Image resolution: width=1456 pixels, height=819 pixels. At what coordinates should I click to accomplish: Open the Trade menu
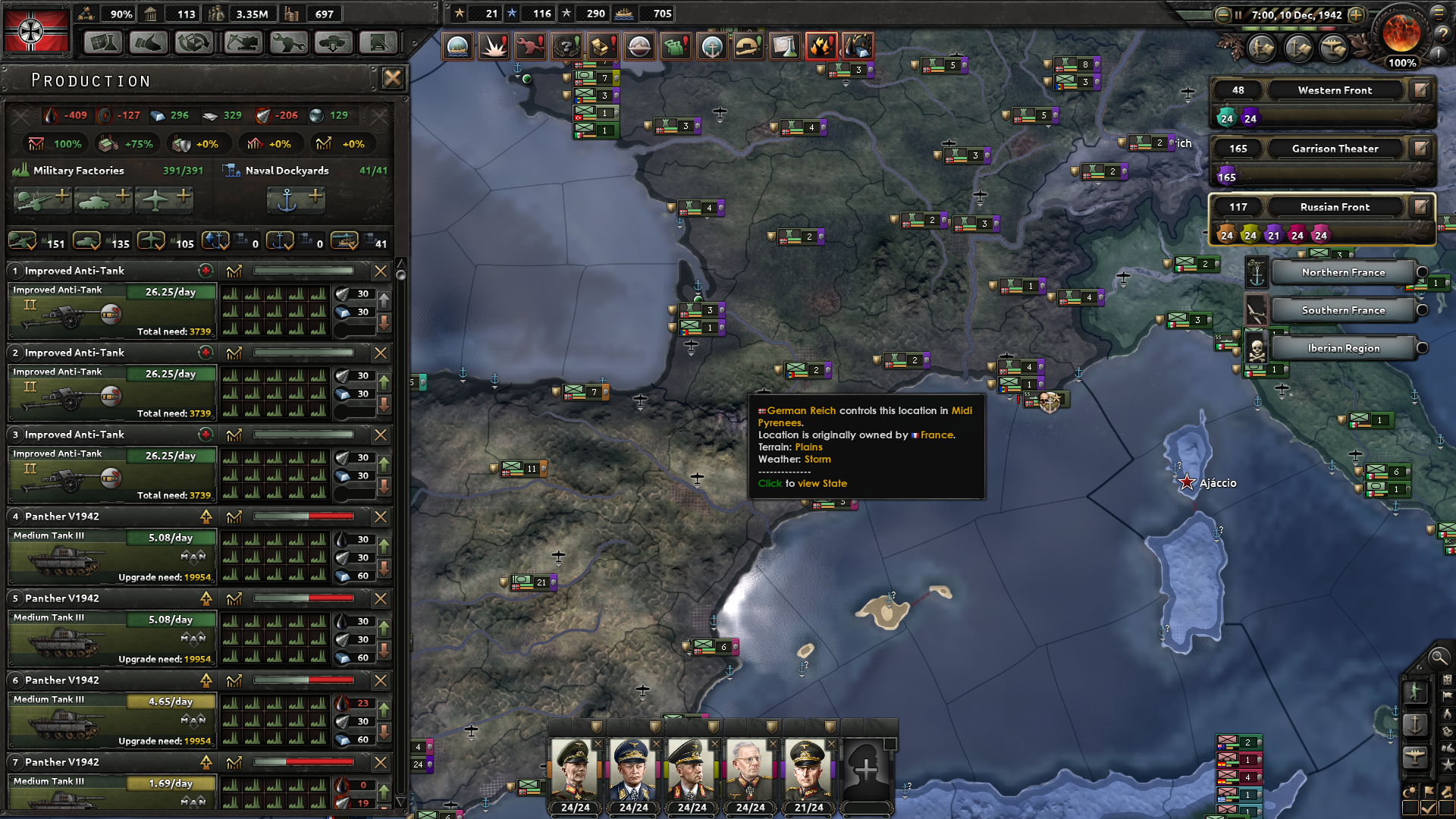(x=194, y=43)
